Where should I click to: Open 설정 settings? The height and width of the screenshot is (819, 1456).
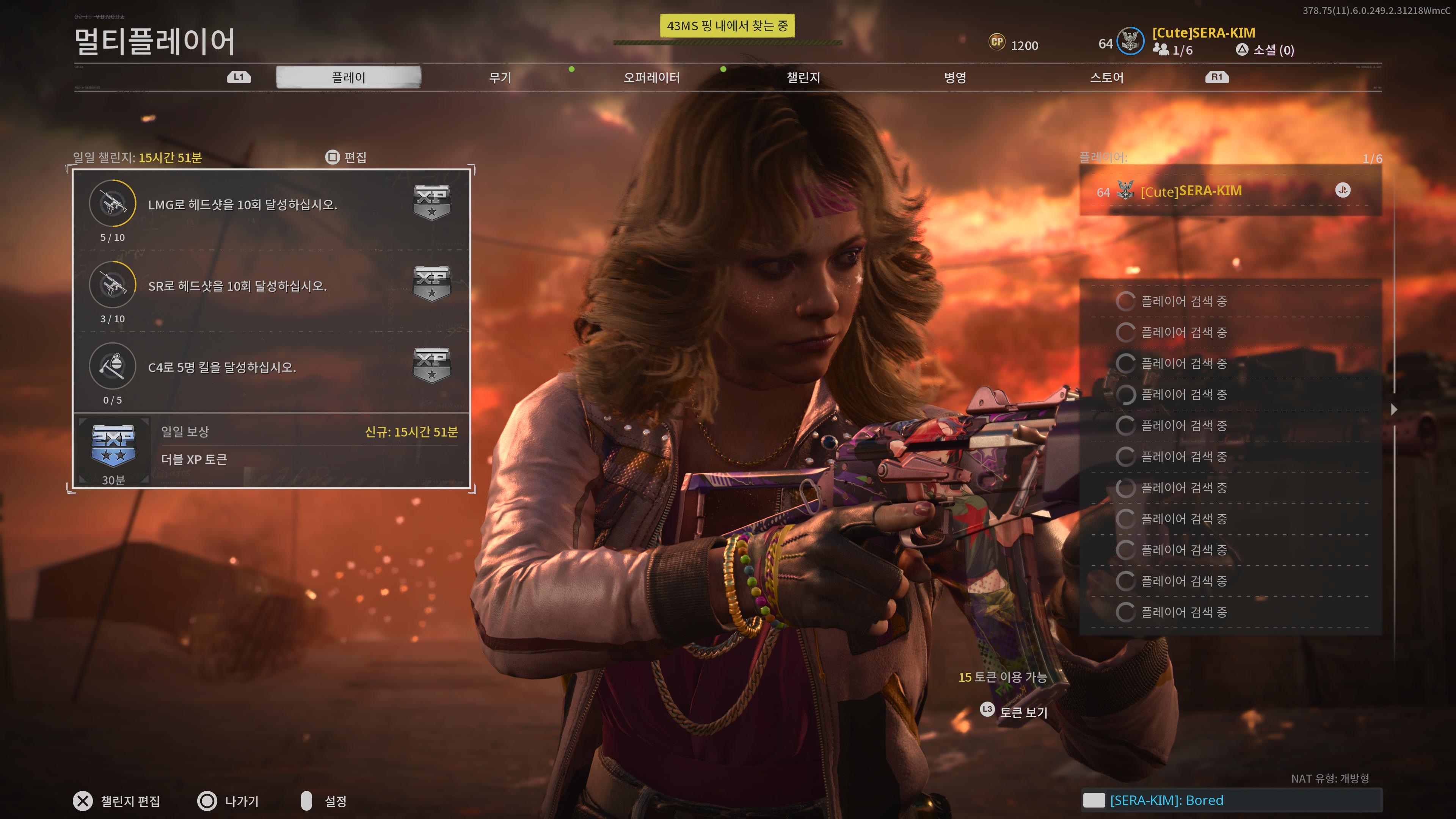[x=325, y=801]
